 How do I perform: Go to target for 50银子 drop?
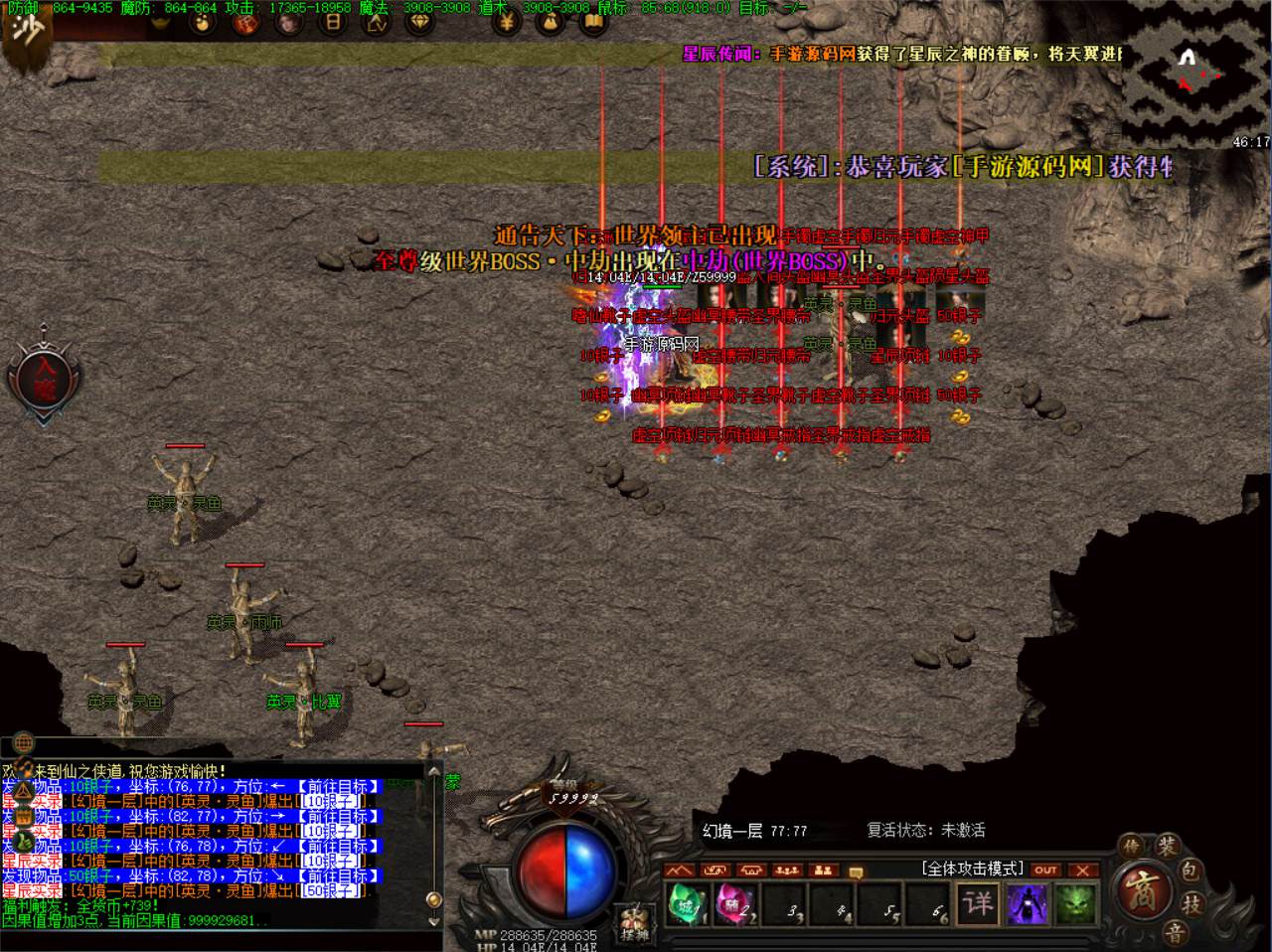pos(338,876)
